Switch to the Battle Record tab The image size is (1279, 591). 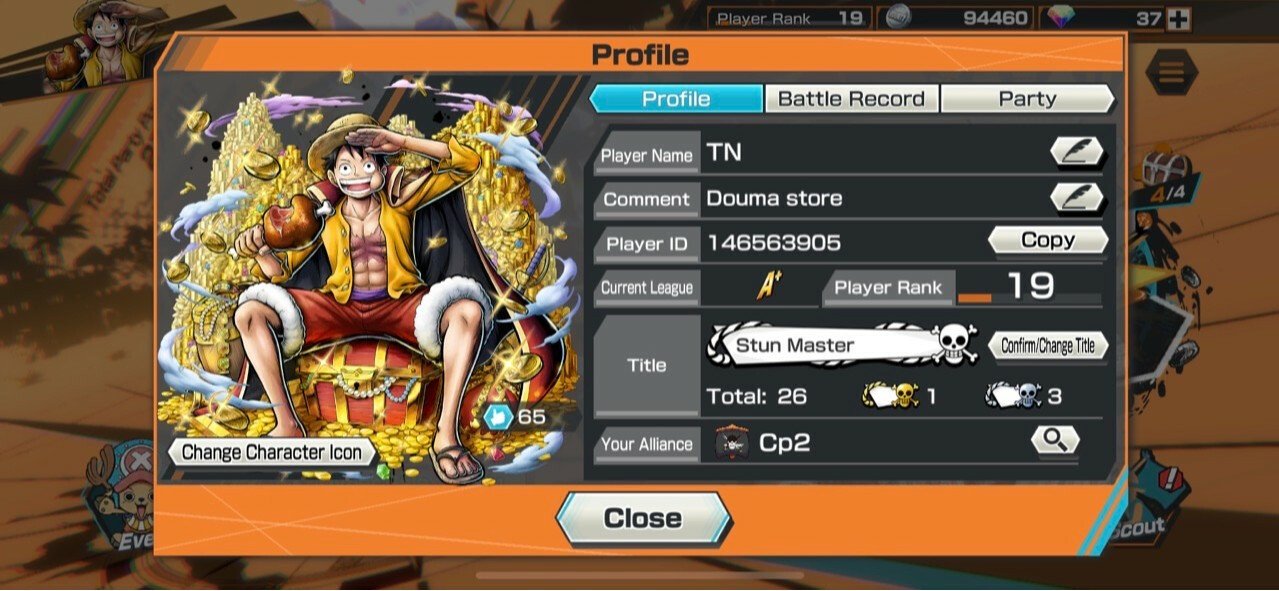pyautogui.click(x=851, y=99)
